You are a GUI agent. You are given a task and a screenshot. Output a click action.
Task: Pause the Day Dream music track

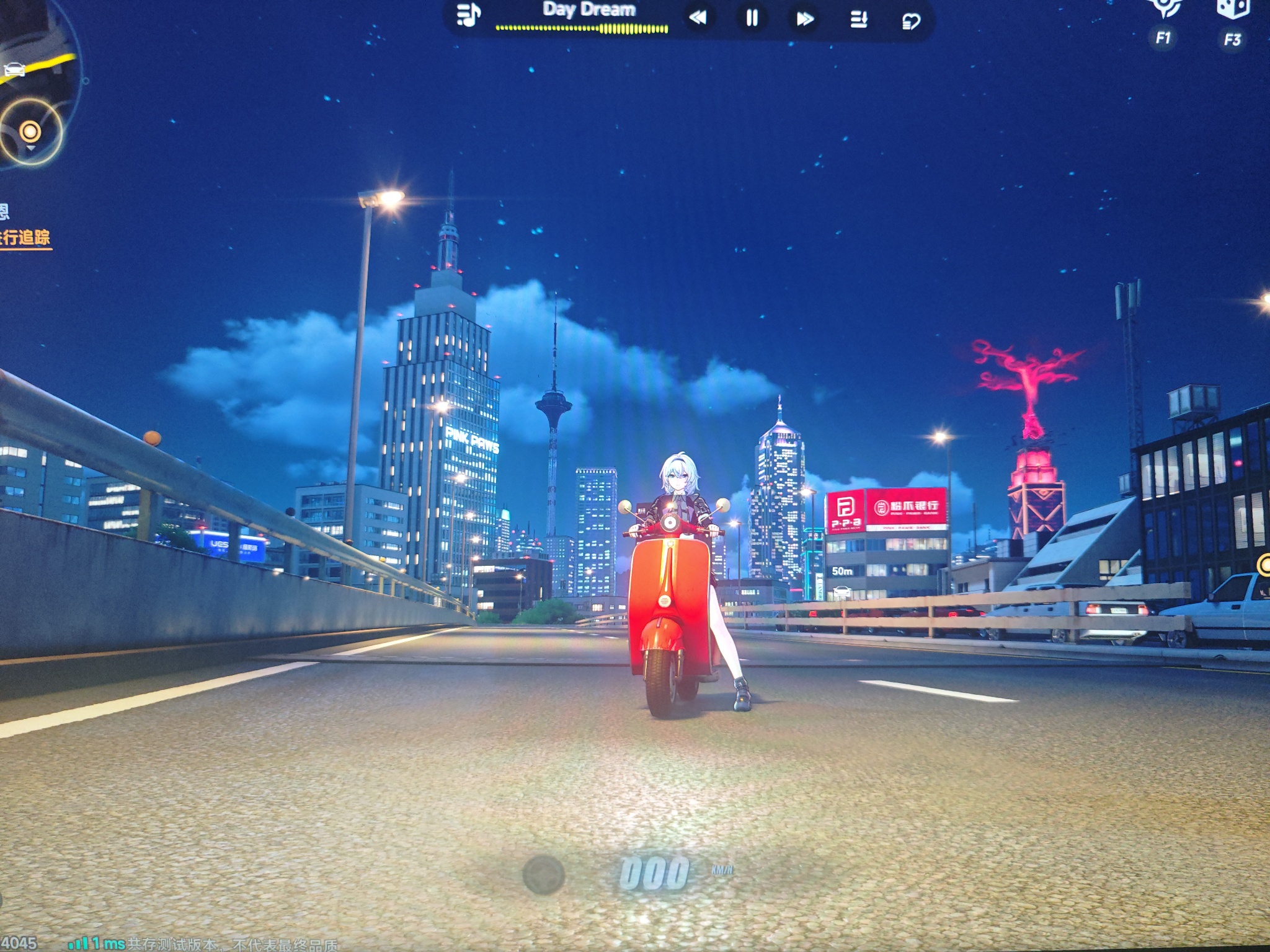[x=752, y=18]
